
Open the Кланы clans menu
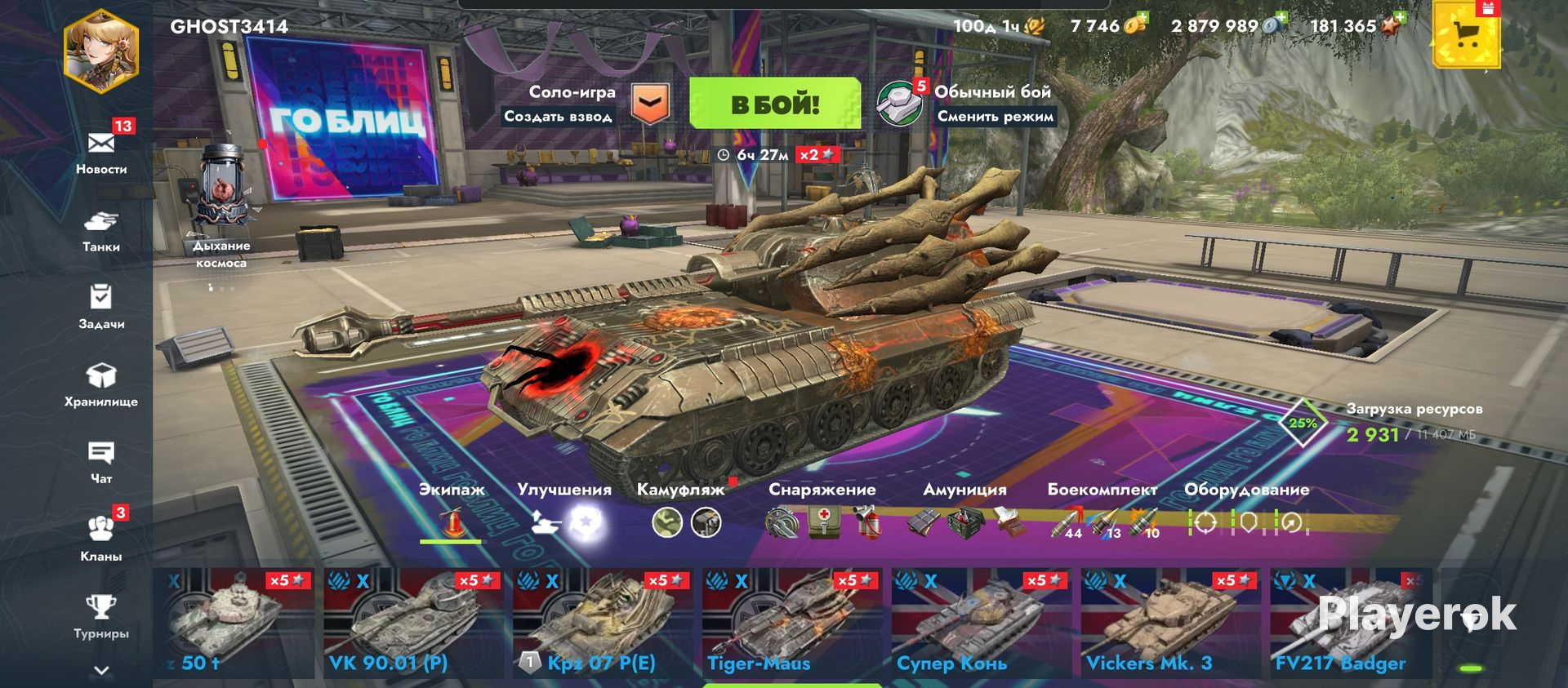click(101, 539)
